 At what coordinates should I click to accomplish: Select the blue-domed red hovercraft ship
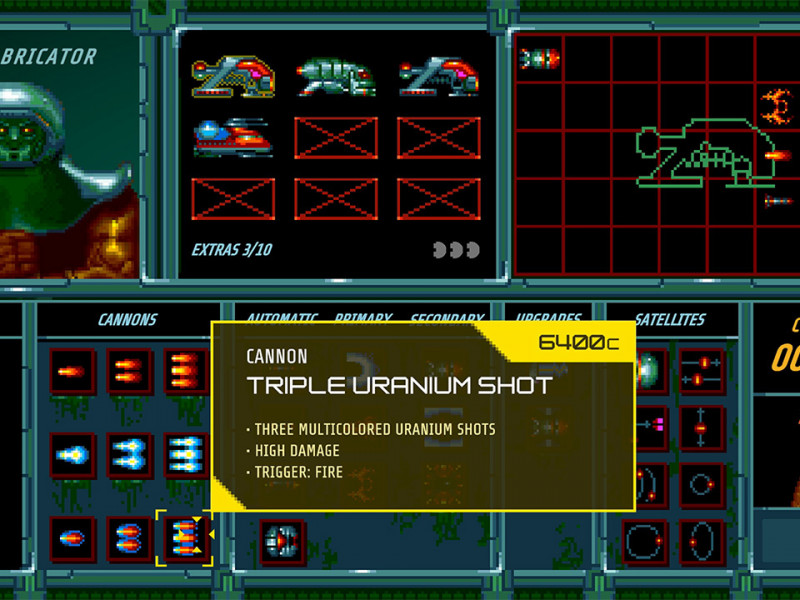pyautogui.click(x=233, y=137)
